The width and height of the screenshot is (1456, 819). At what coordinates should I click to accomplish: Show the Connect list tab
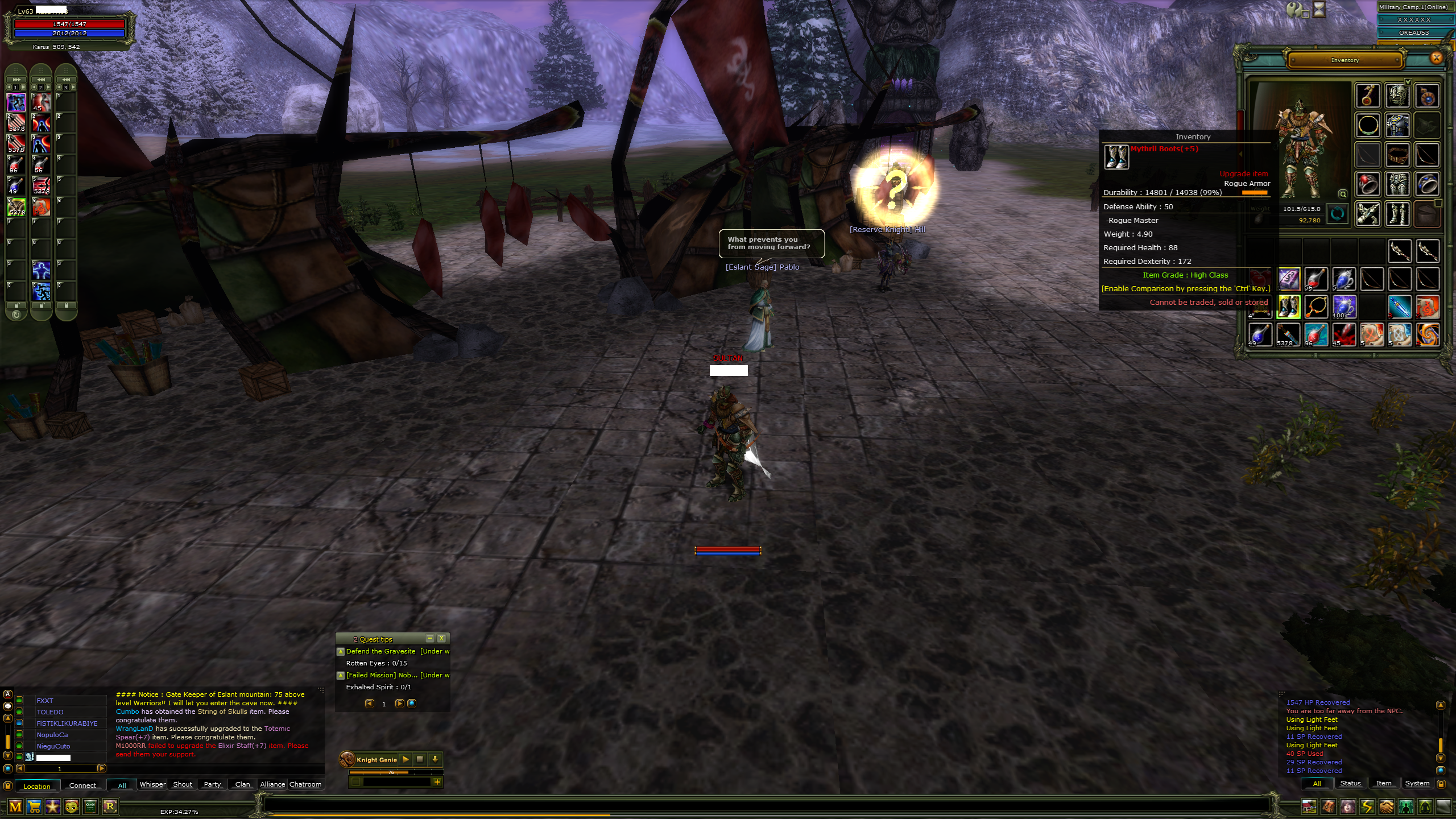click(82, 785)
